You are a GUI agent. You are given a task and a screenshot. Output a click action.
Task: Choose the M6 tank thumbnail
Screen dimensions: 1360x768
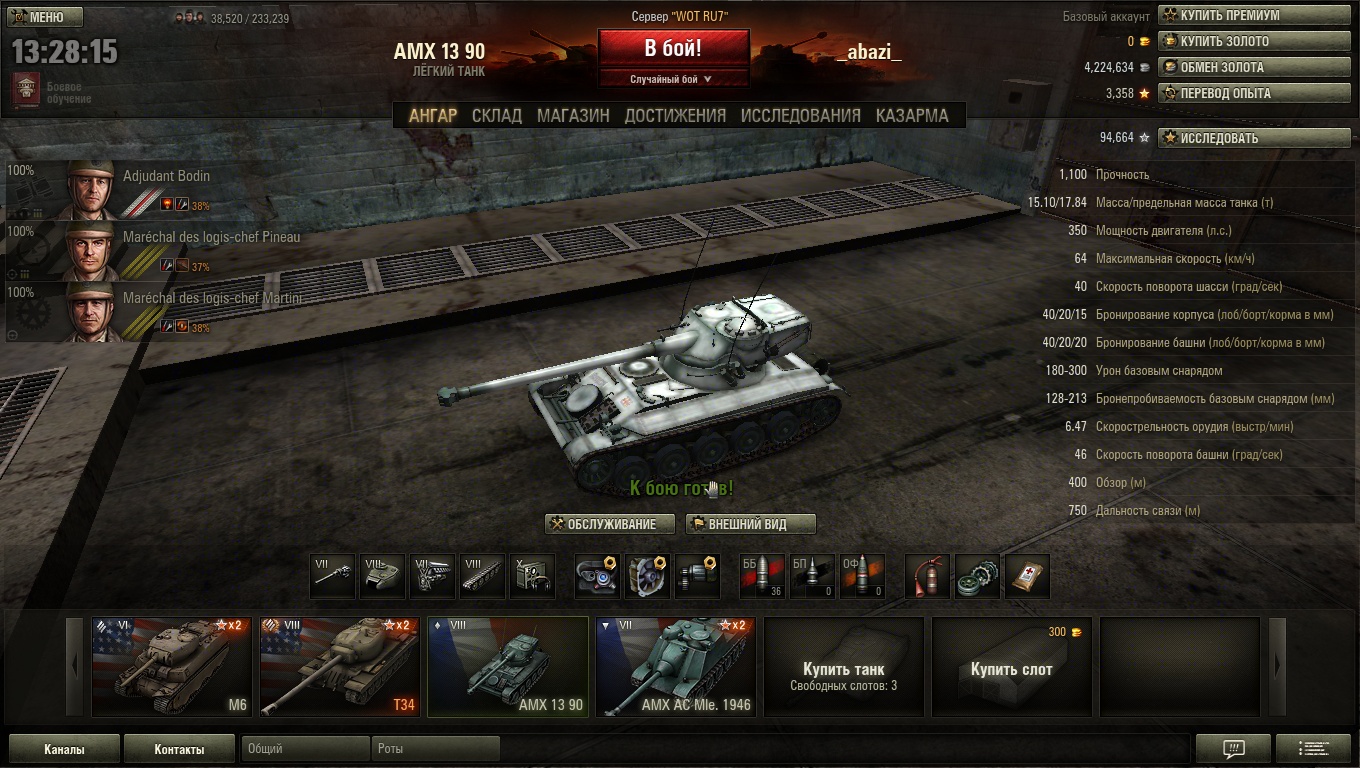(x=171, y=666)
